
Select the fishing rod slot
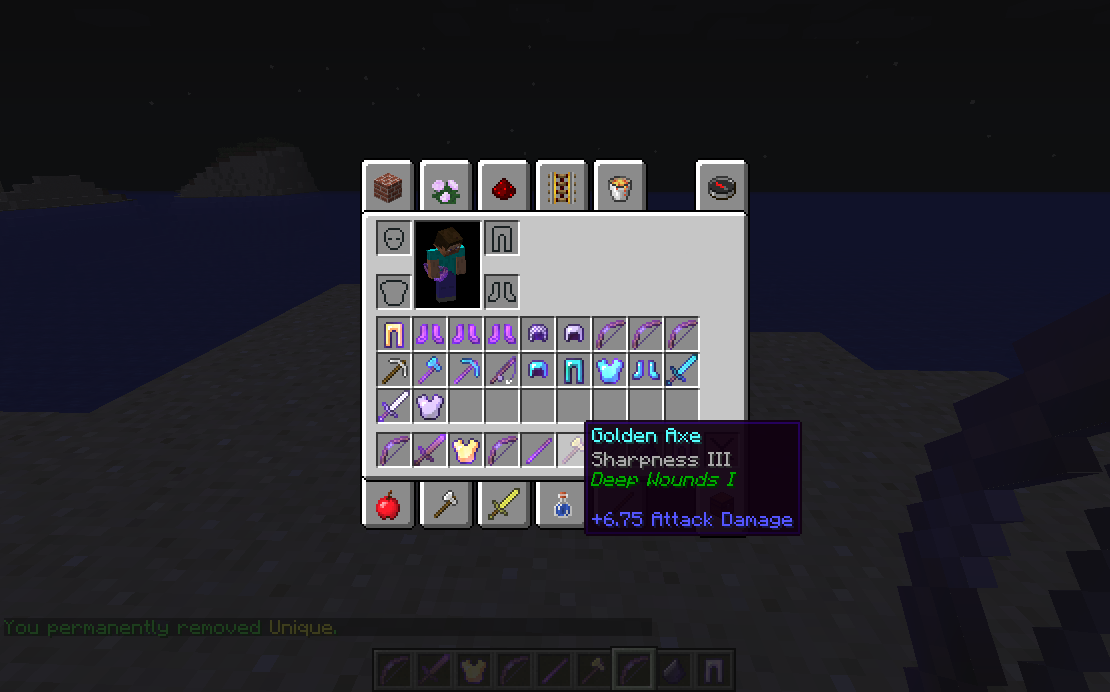(x=501, y=370)
